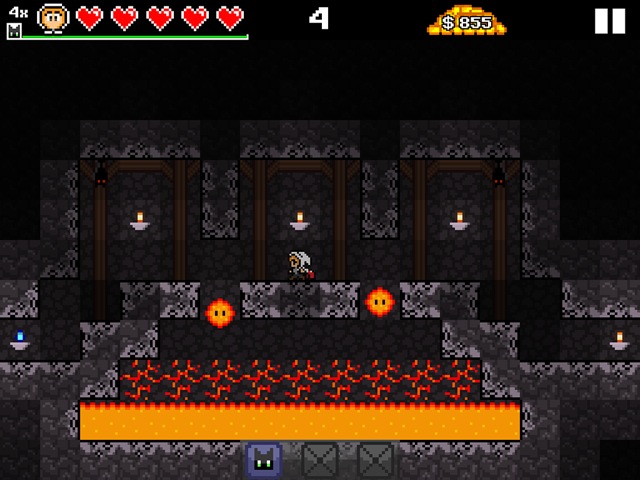Select the black cat item slot
The width and height of the screenshot is (640, 480).
[x=264, y=460]
